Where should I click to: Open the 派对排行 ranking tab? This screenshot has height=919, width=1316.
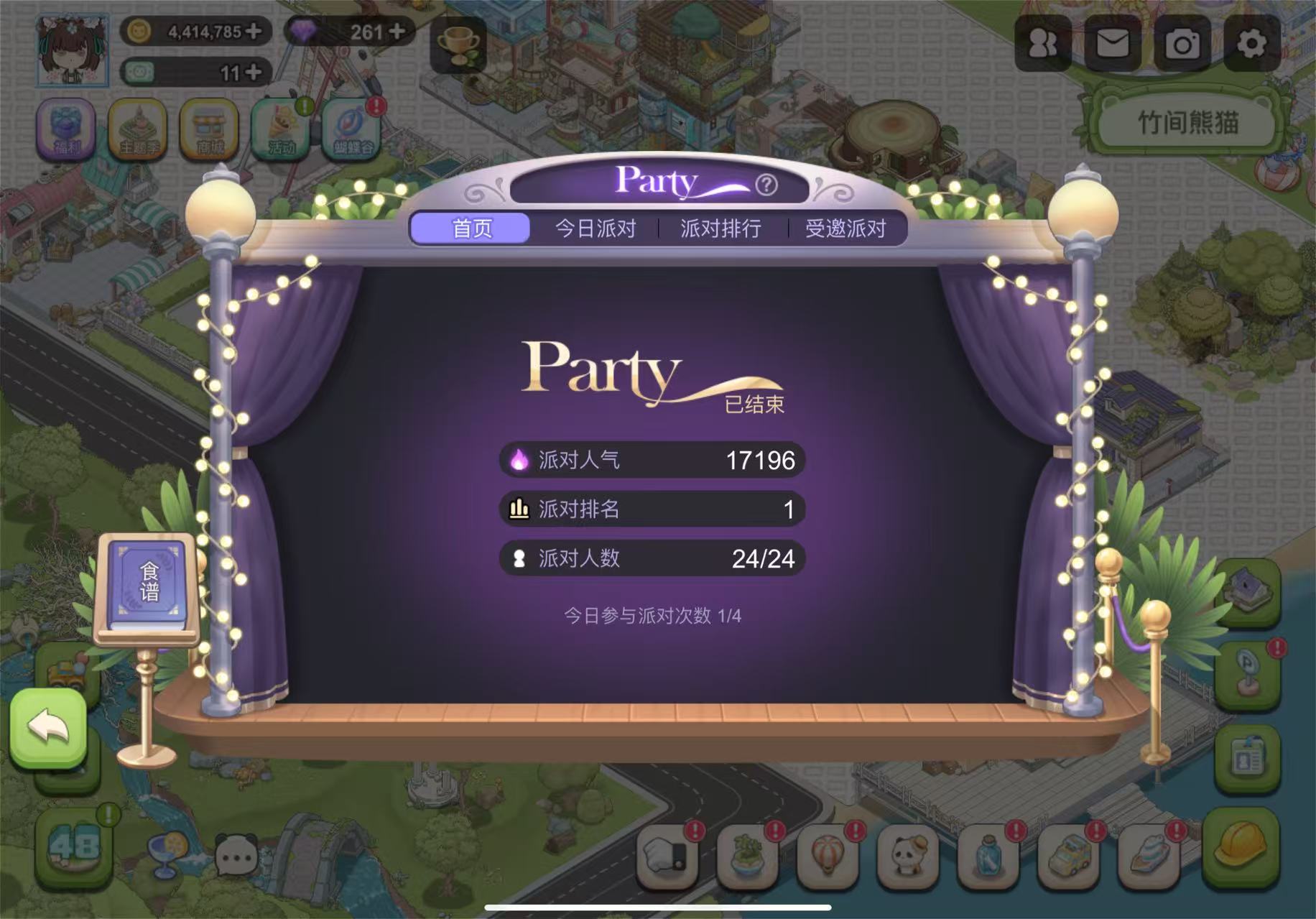[x=720, y=228]
